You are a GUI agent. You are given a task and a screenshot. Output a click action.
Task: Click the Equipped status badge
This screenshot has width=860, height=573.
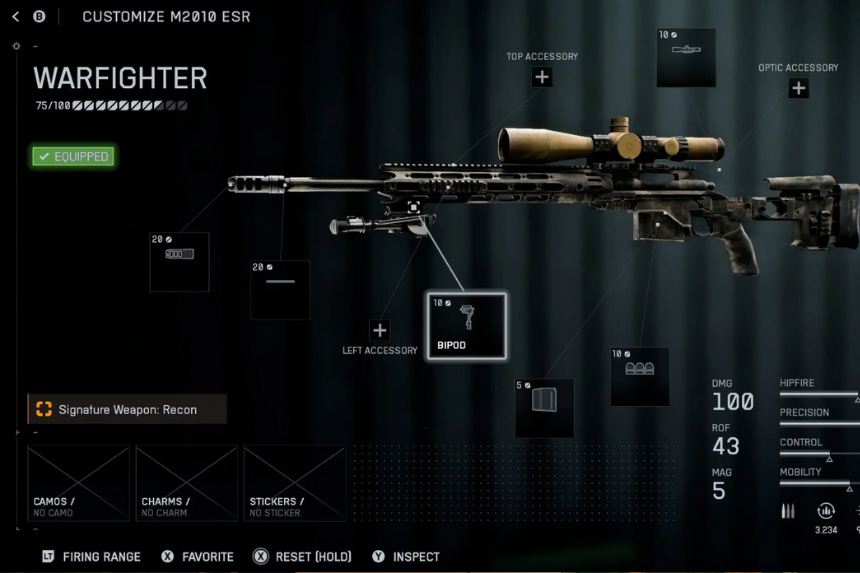pyautogui.click(x=73, y=157)
